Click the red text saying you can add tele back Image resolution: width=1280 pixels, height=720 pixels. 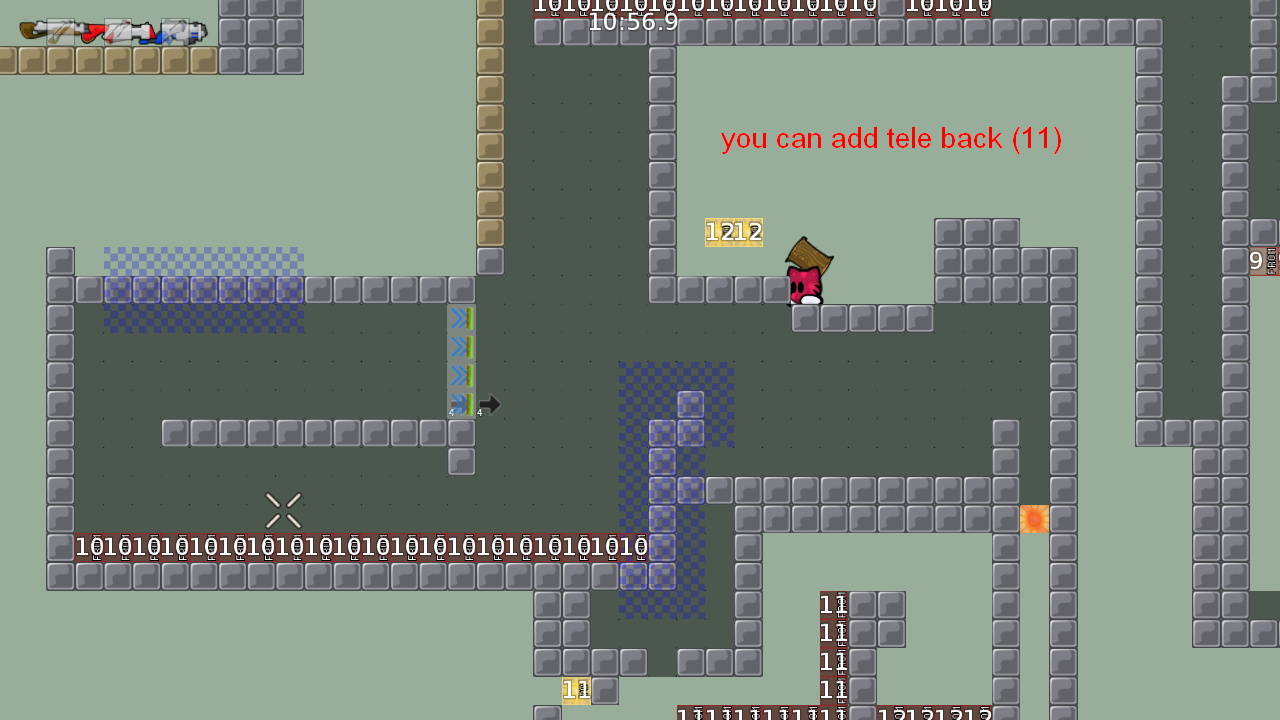(x=891, y=139)
